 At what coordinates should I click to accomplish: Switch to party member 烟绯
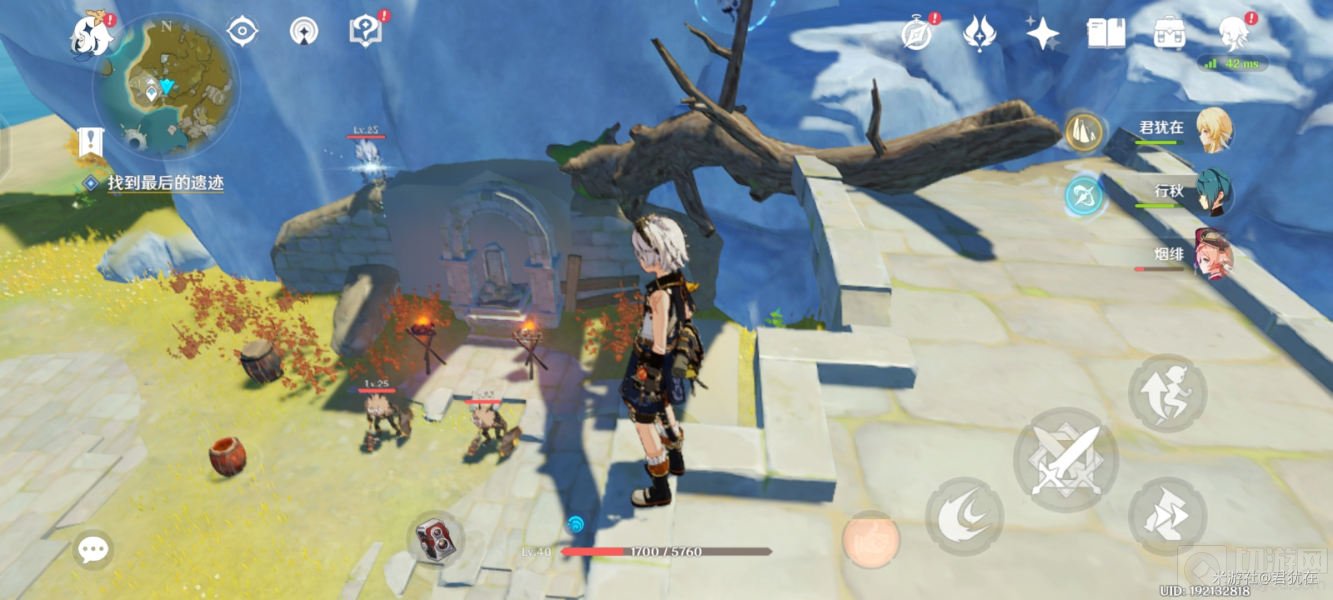click(x=1214, y=255)
